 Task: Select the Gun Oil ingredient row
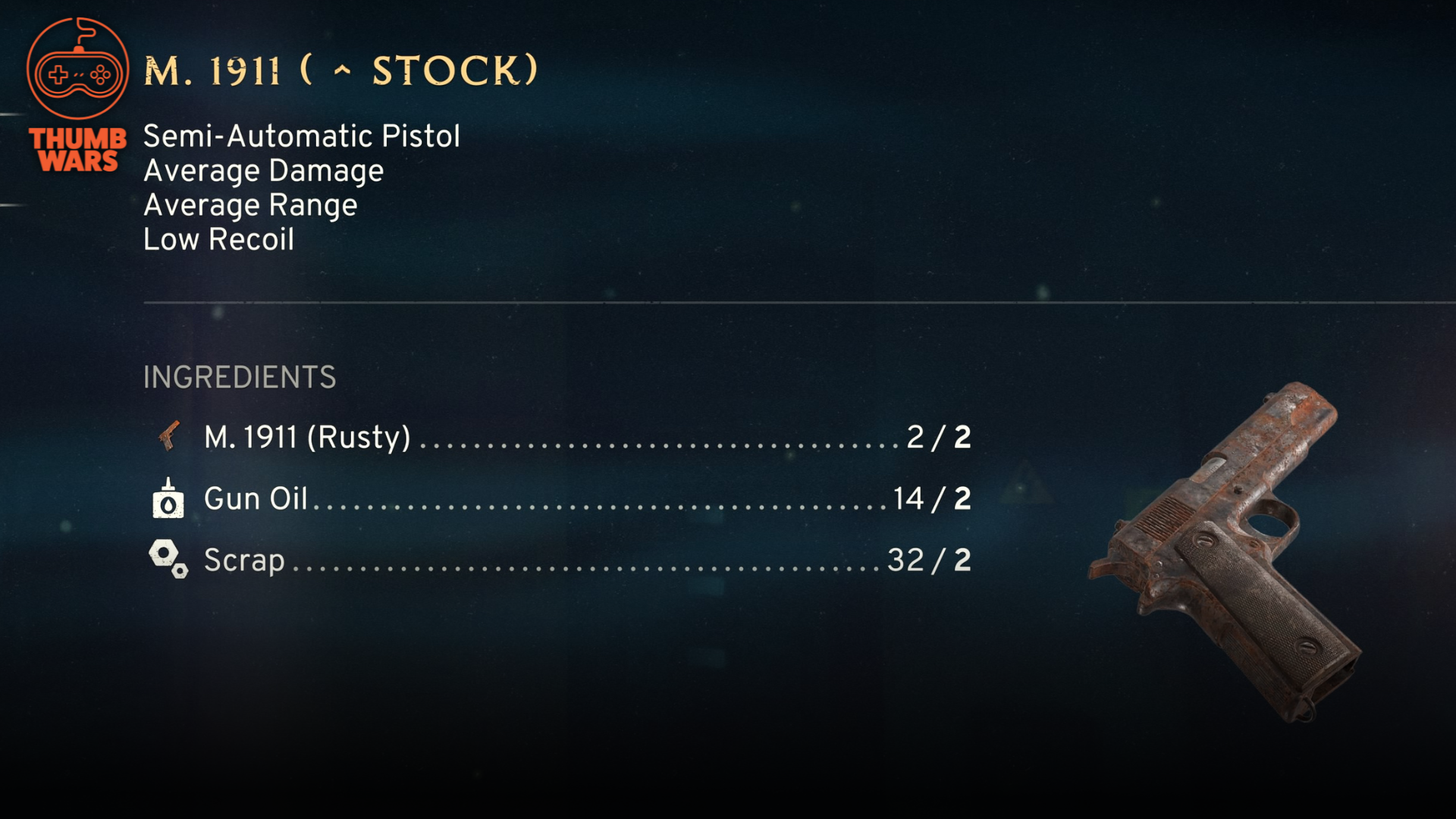point(561,499)
